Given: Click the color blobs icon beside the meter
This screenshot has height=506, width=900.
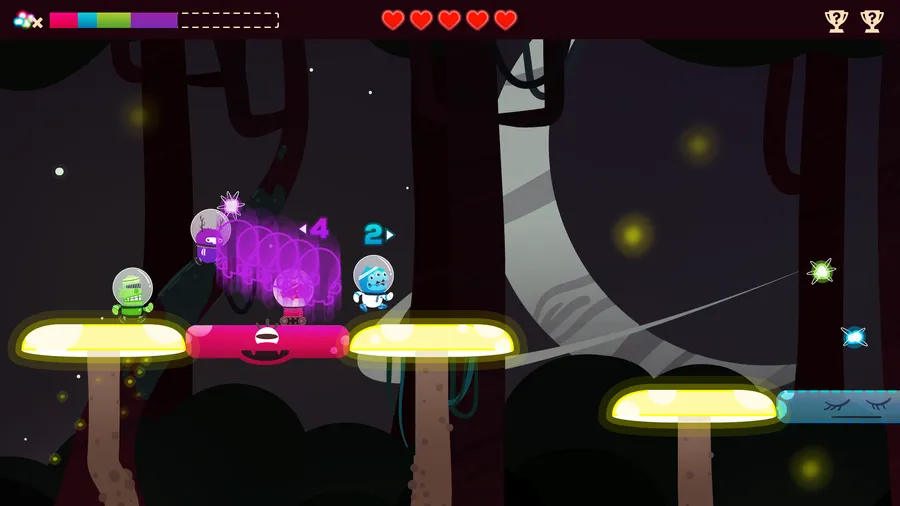Looking at the screenshot, I should tap(26, 20).
